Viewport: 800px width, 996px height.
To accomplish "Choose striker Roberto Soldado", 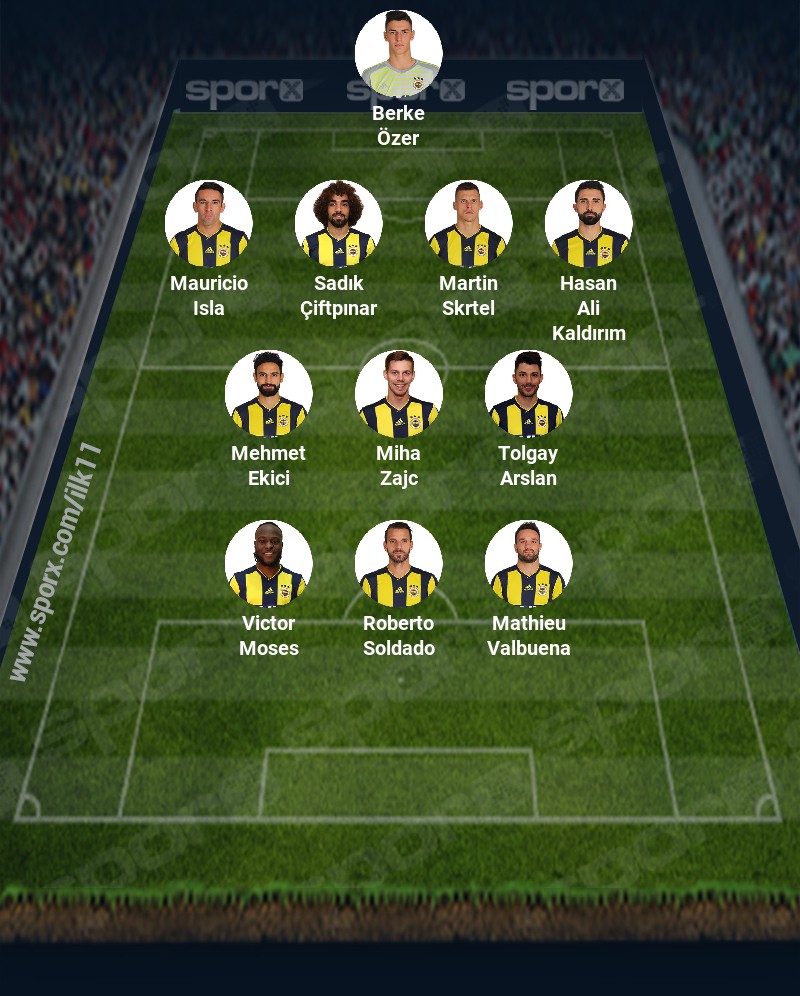I will 398,564.
